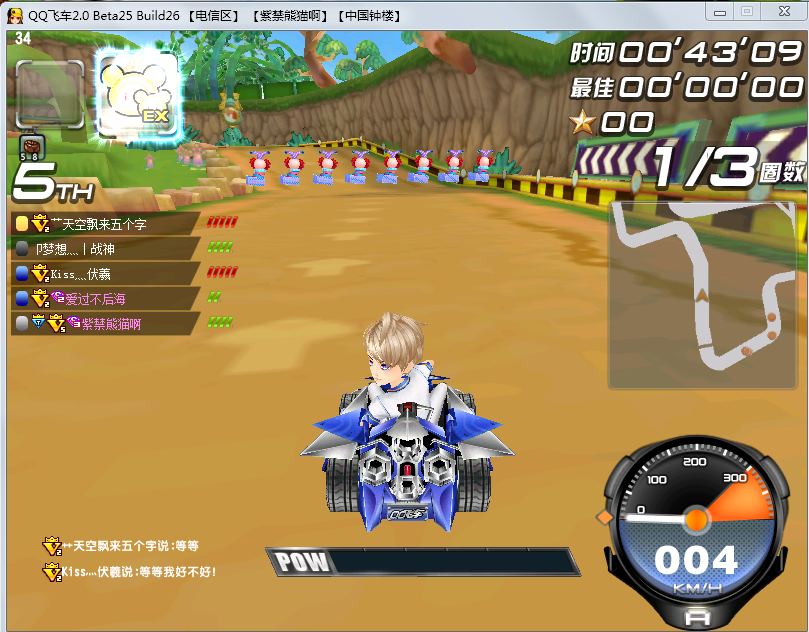Click the small brown item icon
809x632 pixels.
tap(28, 144)
